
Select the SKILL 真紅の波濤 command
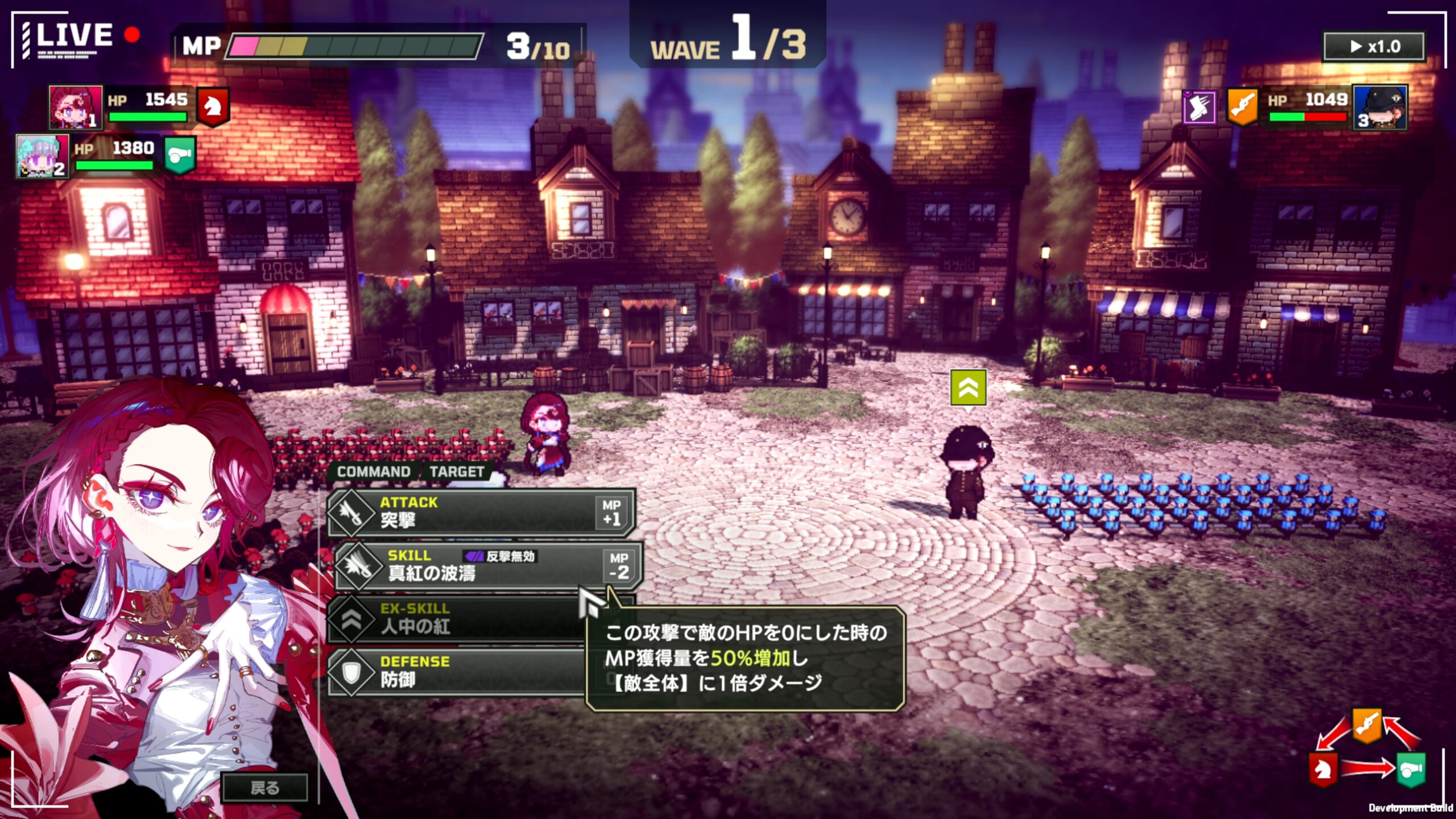(x=488, y=565)
